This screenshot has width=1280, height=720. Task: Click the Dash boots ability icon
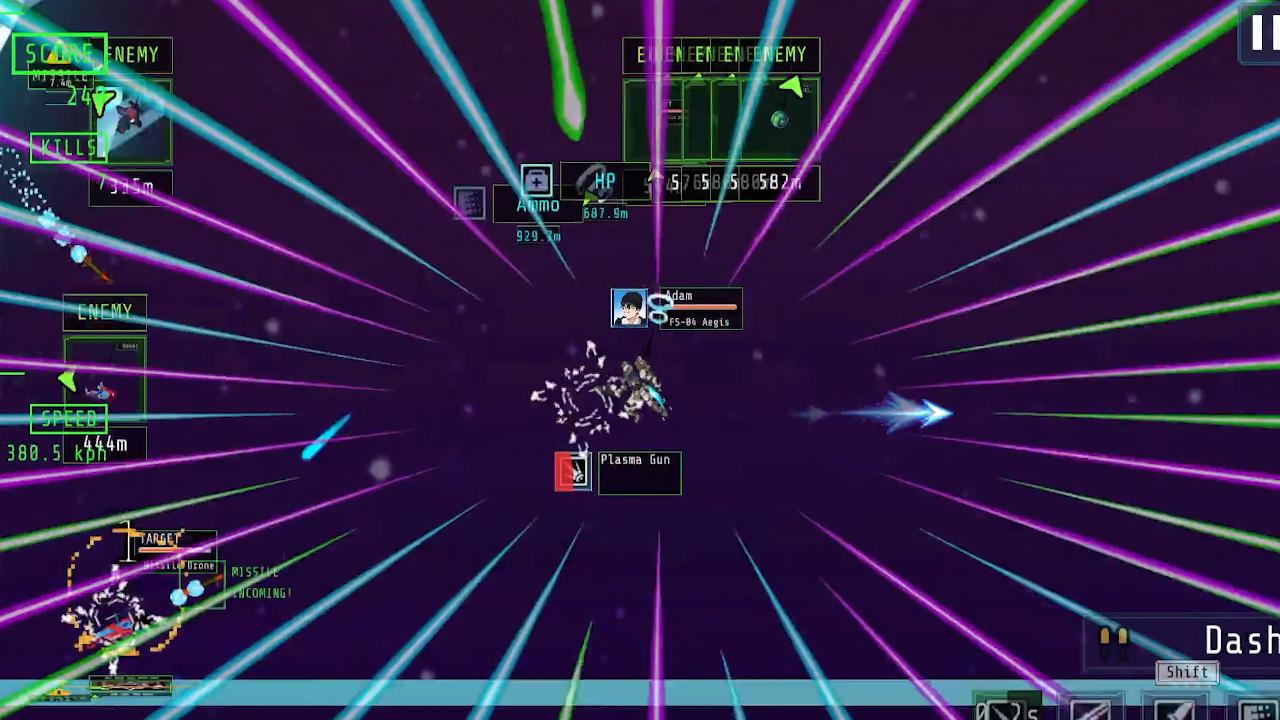[1113, 640]
